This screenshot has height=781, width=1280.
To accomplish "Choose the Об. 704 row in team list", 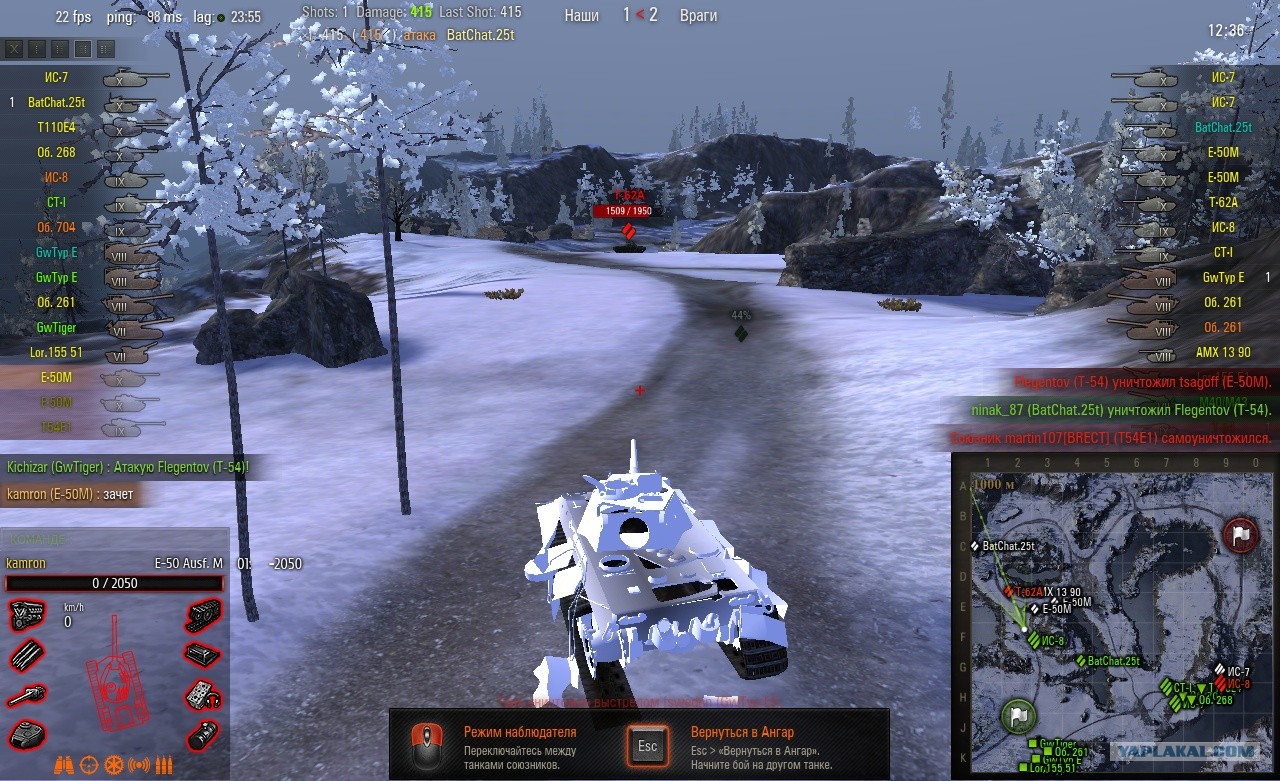I will [x=57, y=228].
